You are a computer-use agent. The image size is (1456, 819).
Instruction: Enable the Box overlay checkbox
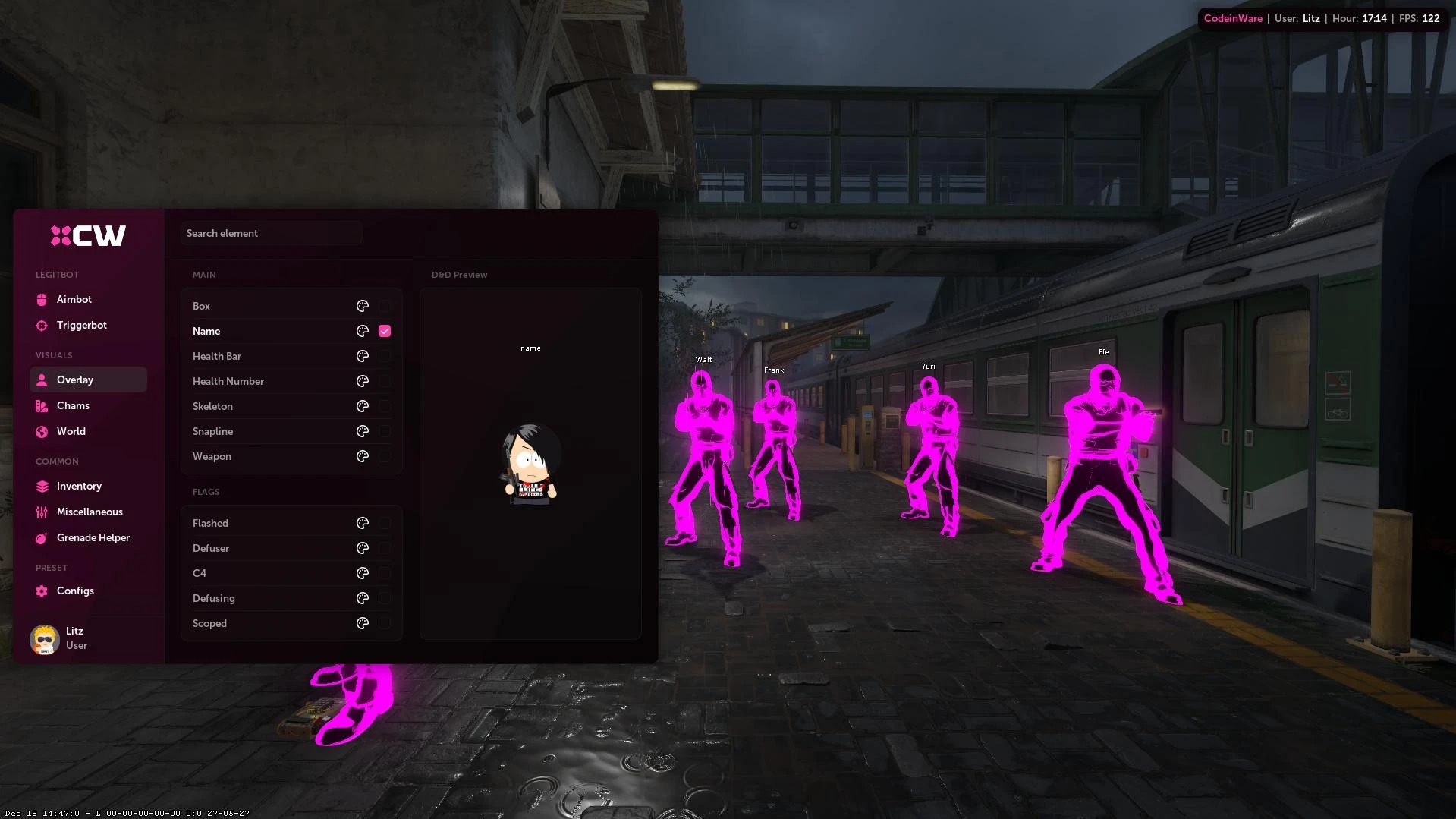click(385, 306)
